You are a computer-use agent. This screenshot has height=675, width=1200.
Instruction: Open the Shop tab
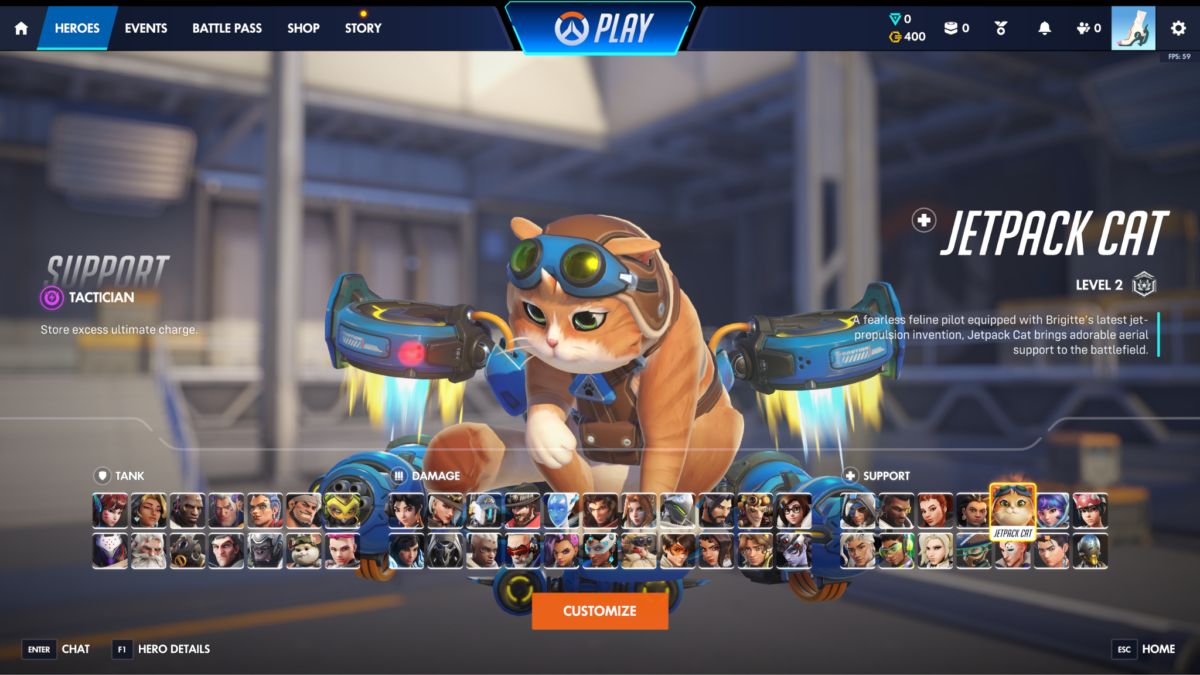[x=303, y=28]
